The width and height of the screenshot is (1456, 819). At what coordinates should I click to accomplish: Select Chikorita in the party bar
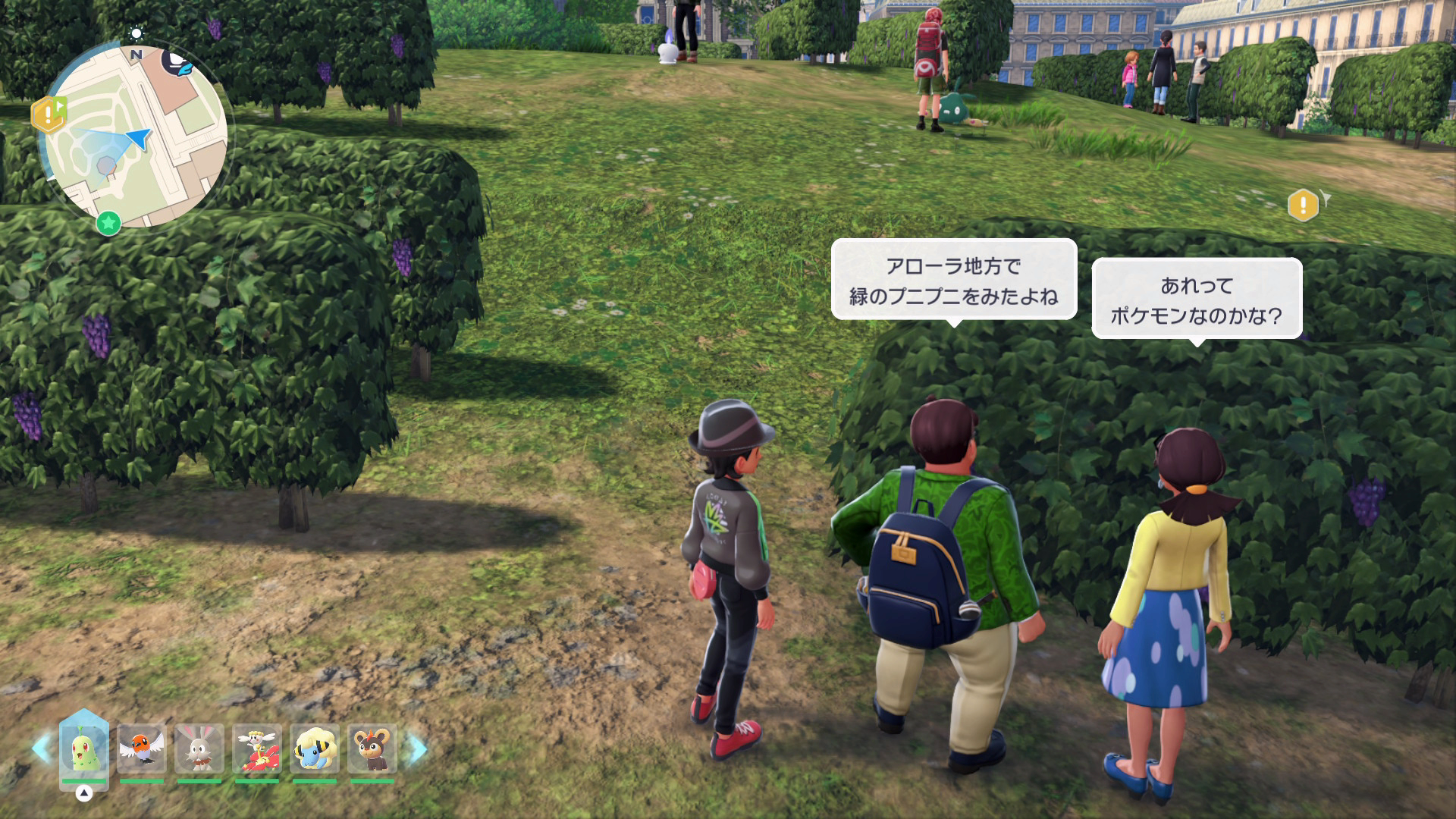[83, 748]
